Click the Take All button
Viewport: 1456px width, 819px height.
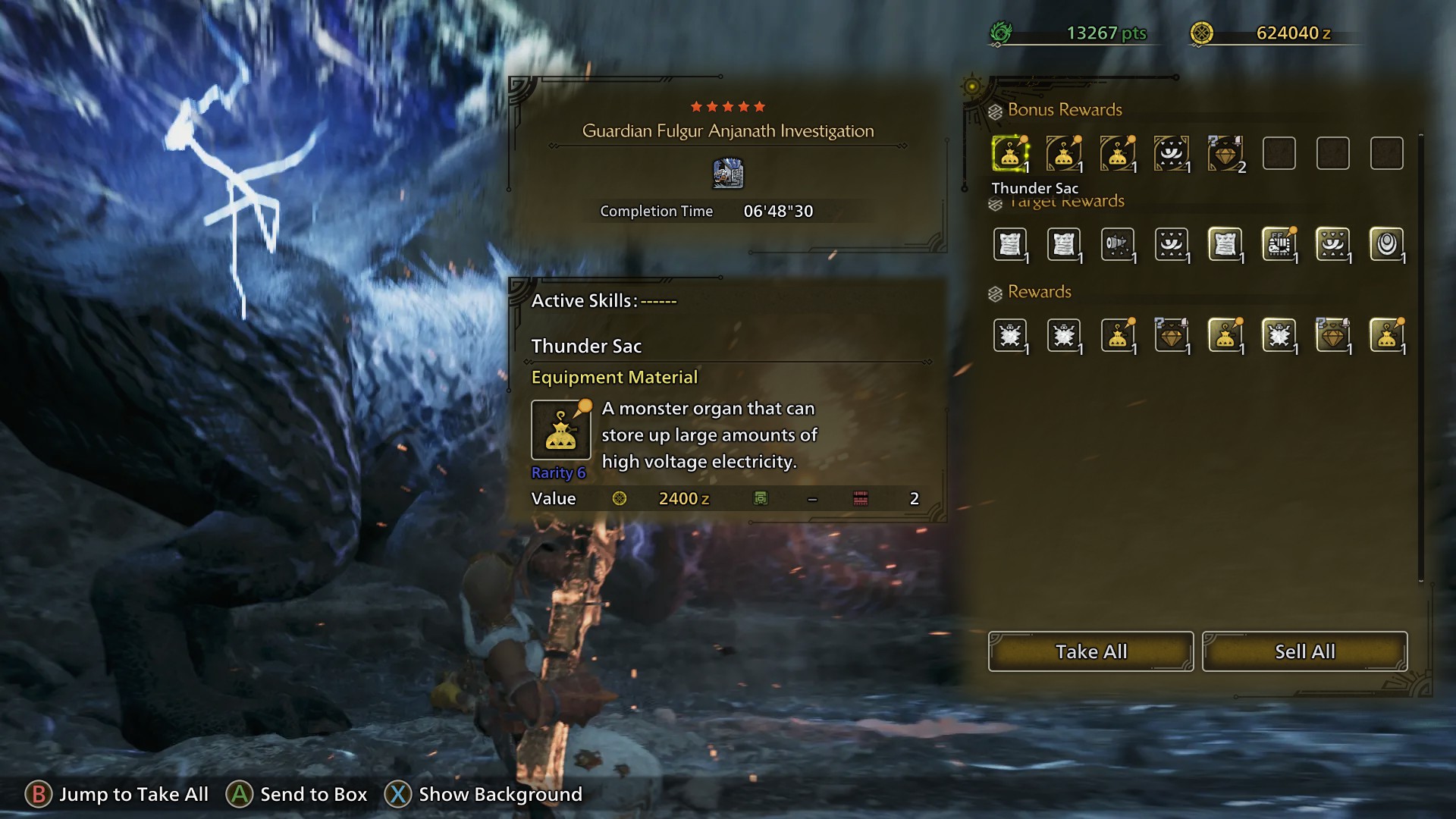(x=1090, y=651)
